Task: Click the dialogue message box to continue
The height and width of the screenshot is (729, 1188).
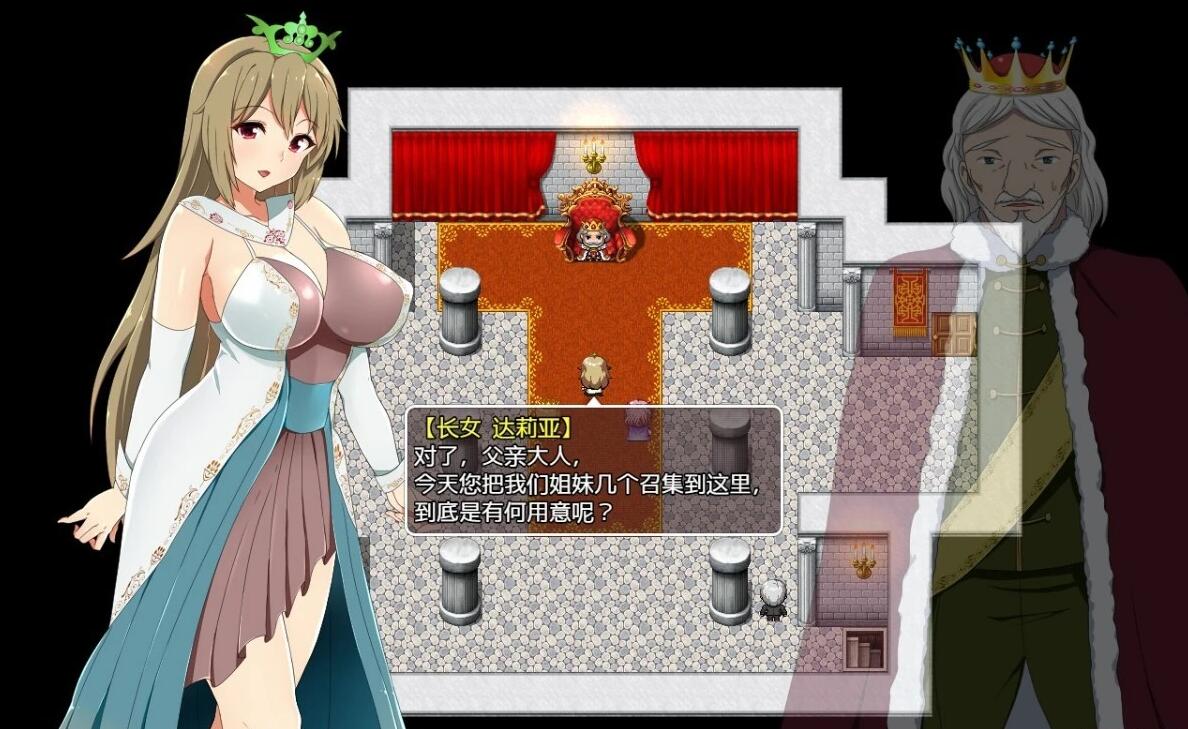Action: [x=593, y=470]
